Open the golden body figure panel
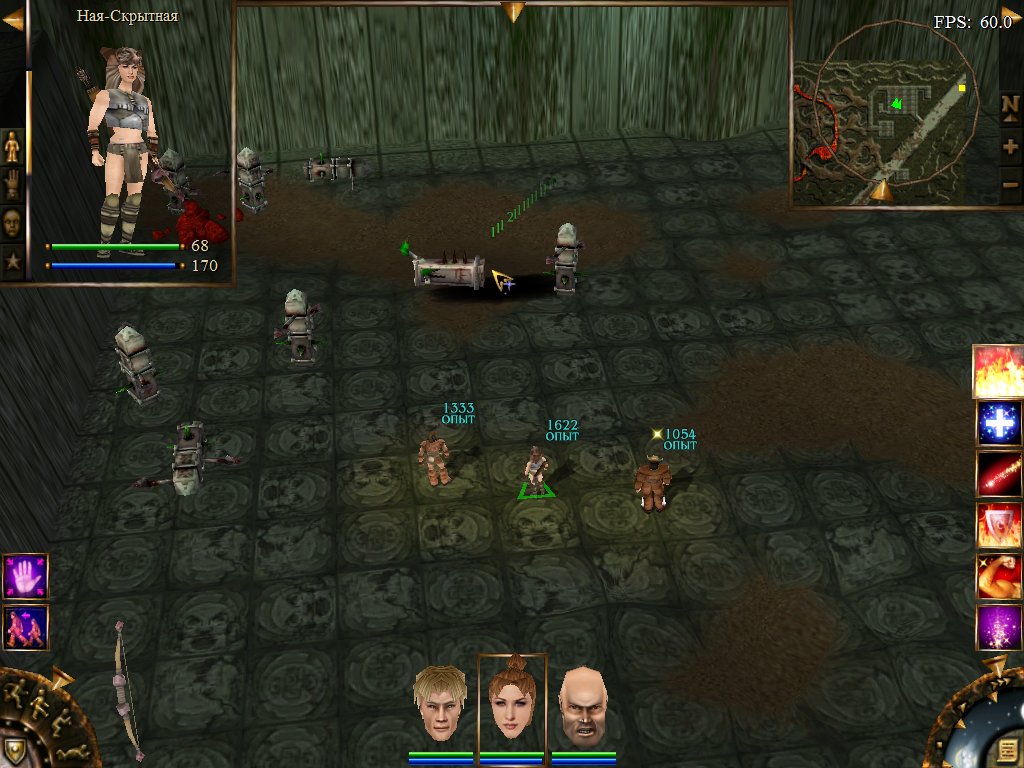Viewport: 1024px width, 768px height. [x=13, y=148]
